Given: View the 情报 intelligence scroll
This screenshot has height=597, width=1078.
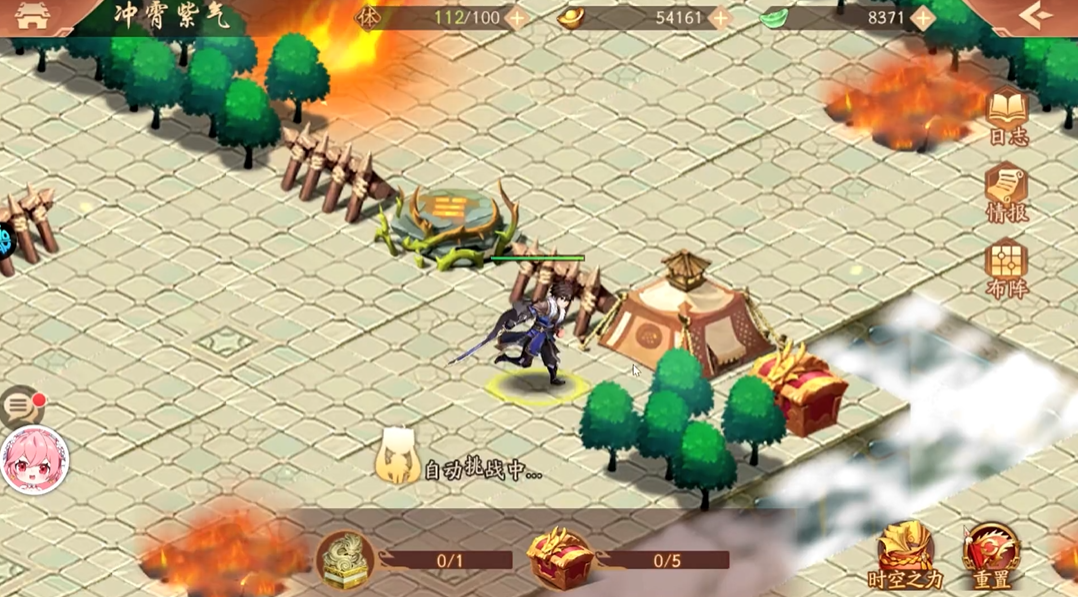Looking at the screenshot, I should (x=1007, y=193).
